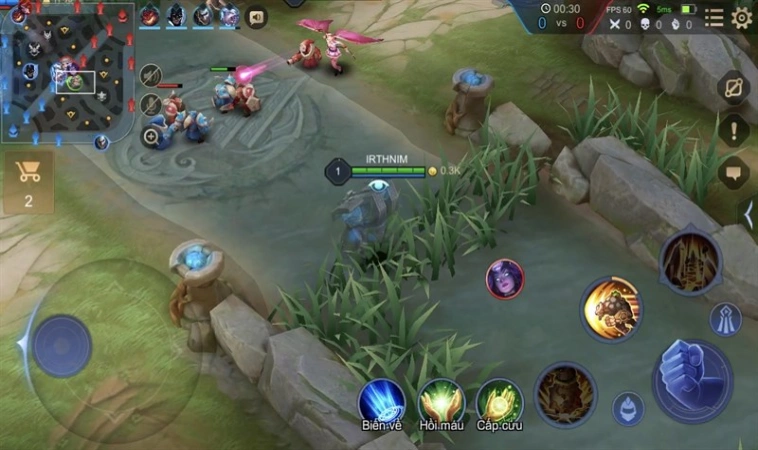Tap the blue fist basic attack button
758x450 pixels.
click(x=692, y=380)
